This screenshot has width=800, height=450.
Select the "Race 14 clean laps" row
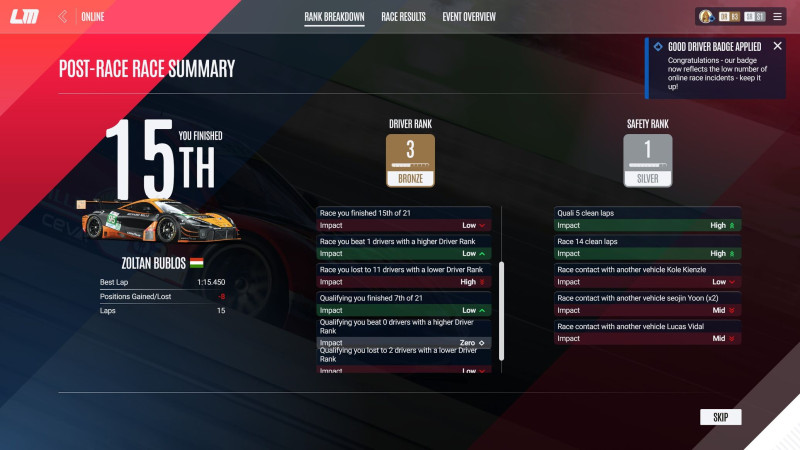(648, 247)
